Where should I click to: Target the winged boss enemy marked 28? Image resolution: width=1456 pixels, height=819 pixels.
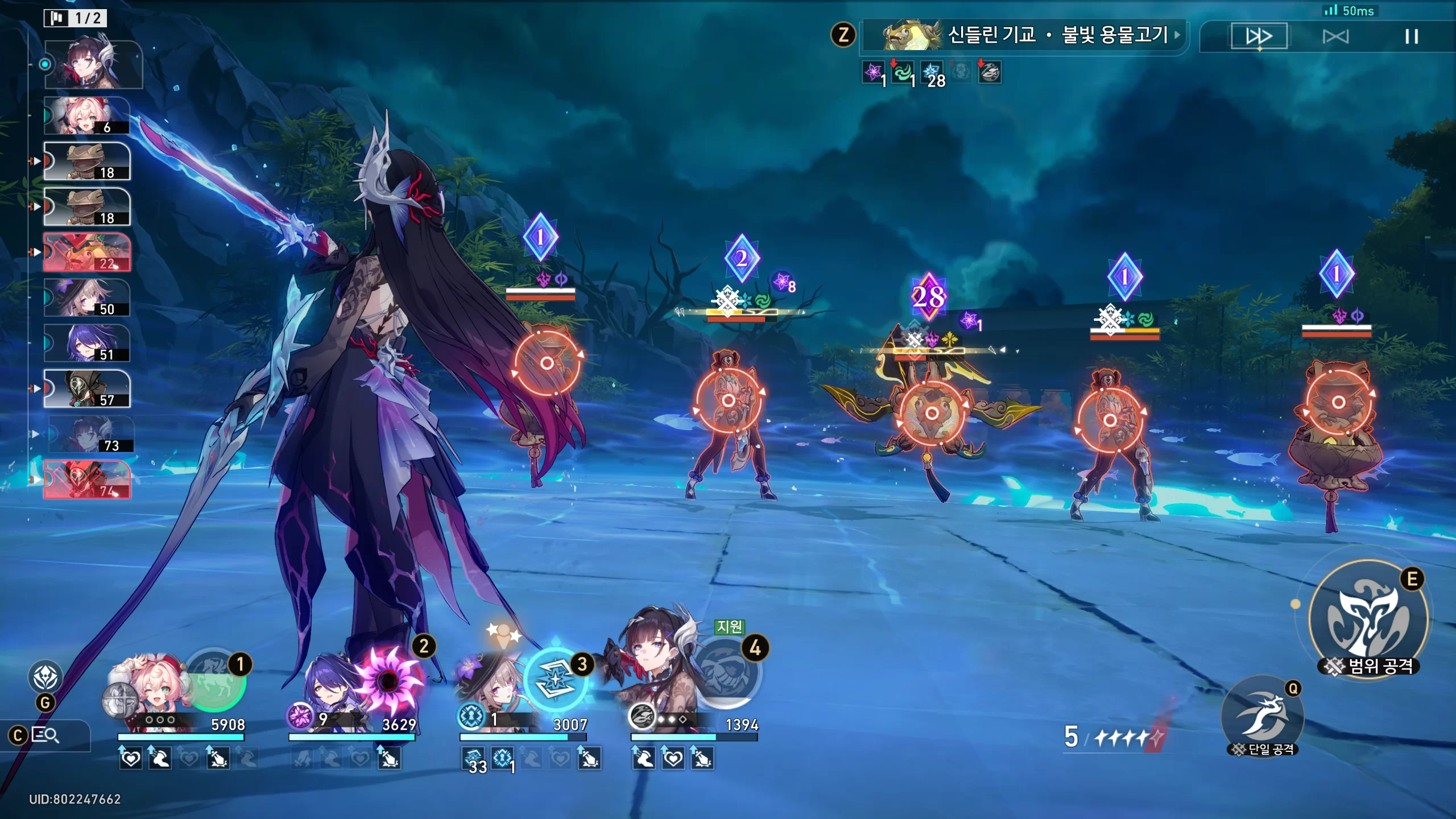coord(931,413)
